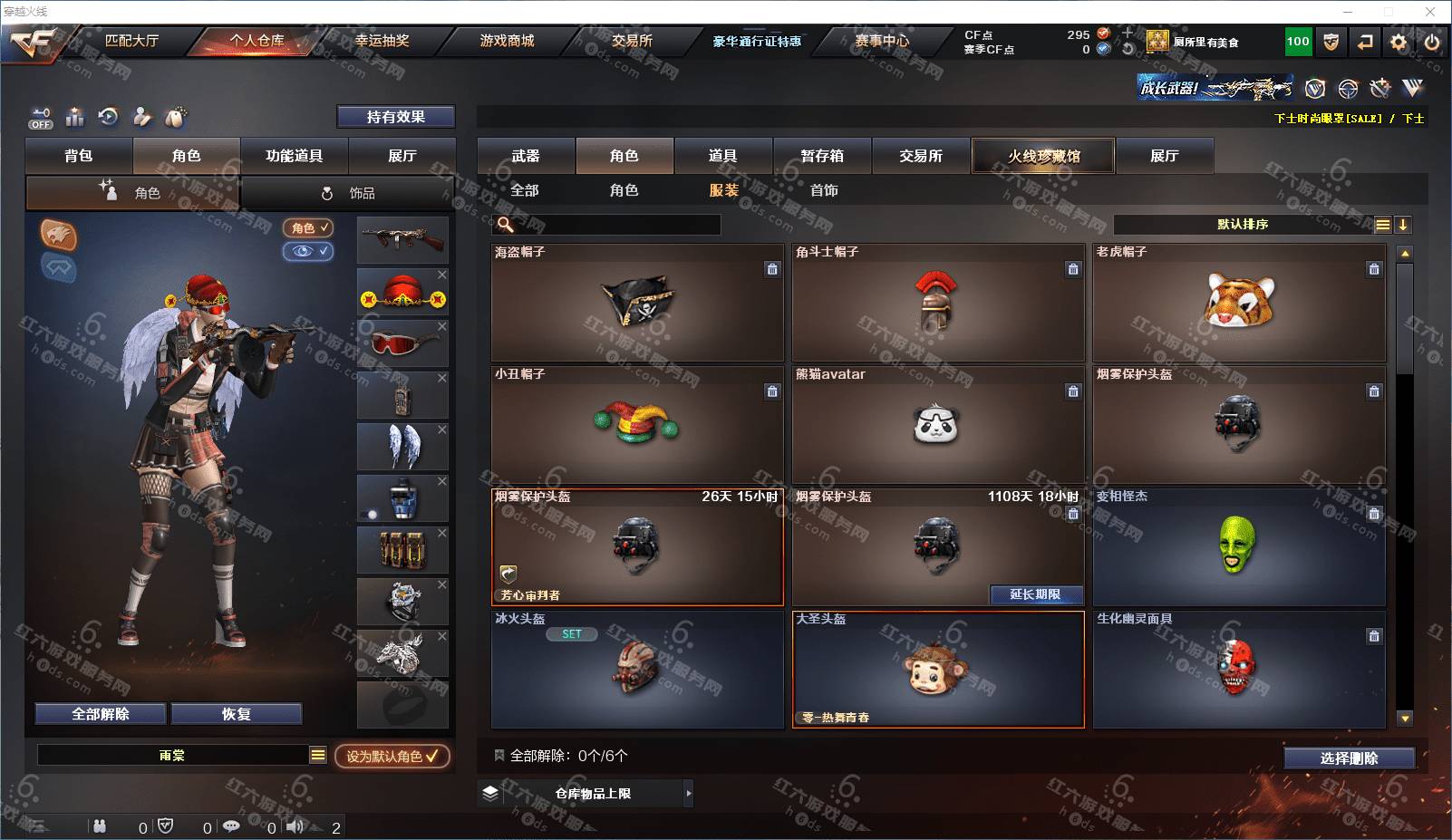Open settings with the gear icon

click(1399, 42)
